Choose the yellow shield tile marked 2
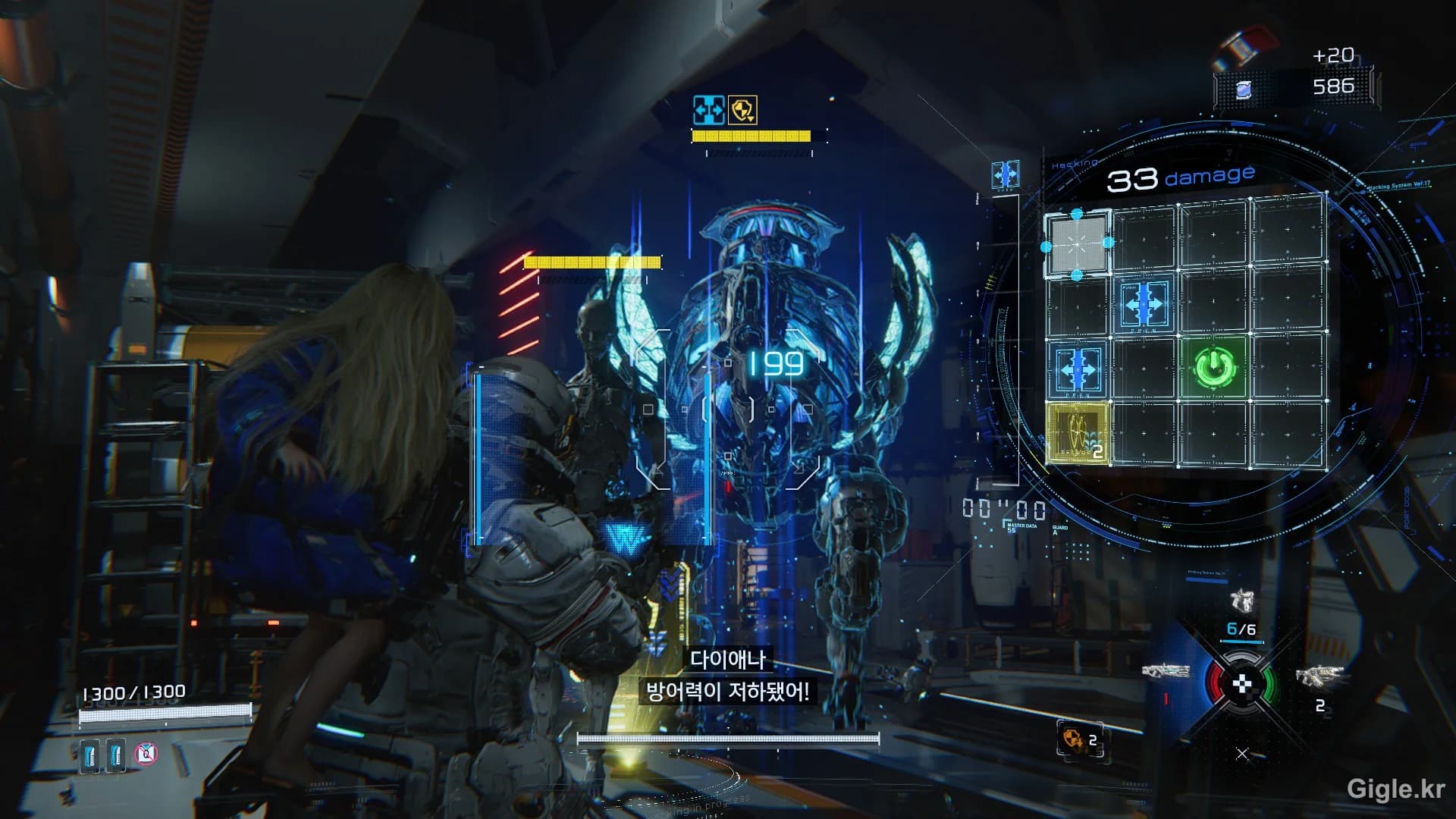Image resolution: width=1456 pixels, height=819 pixels. coord(1077,433)
